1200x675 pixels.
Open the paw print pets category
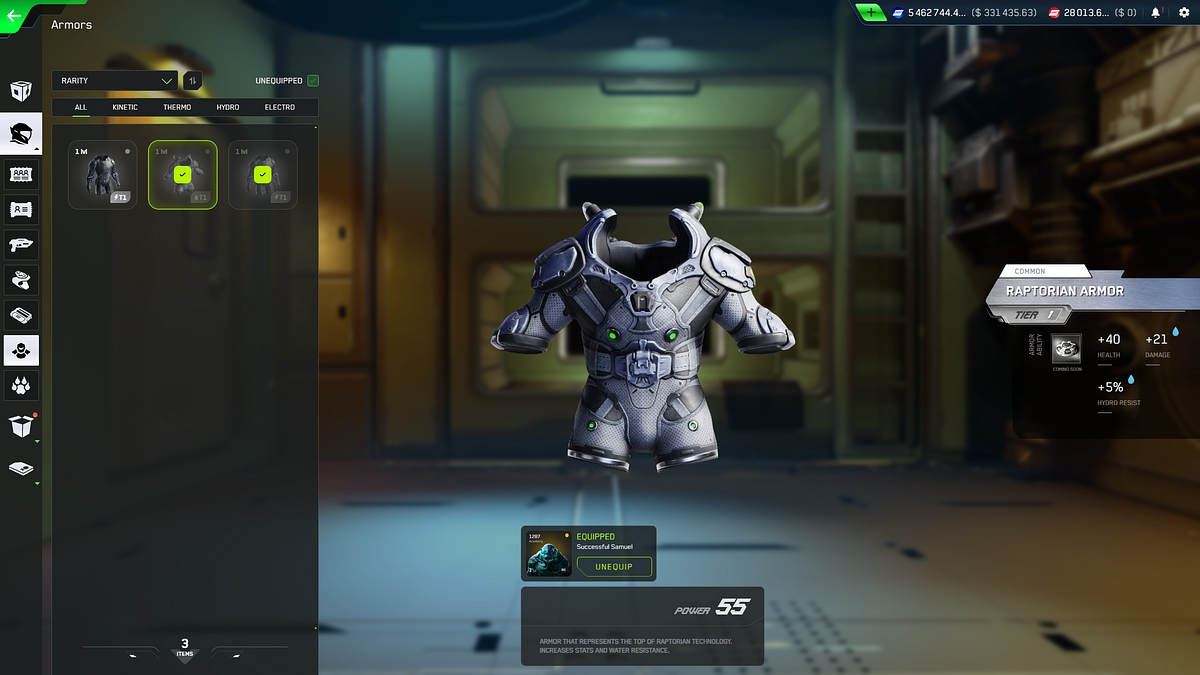click(21, 385)
